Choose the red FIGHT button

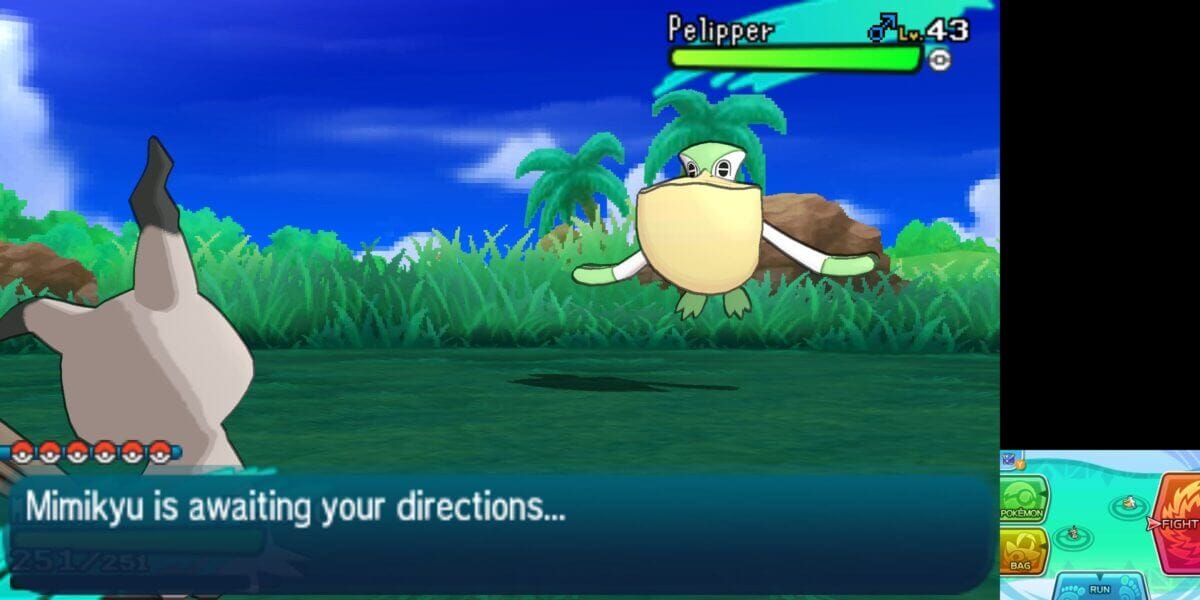(1178, 522)
